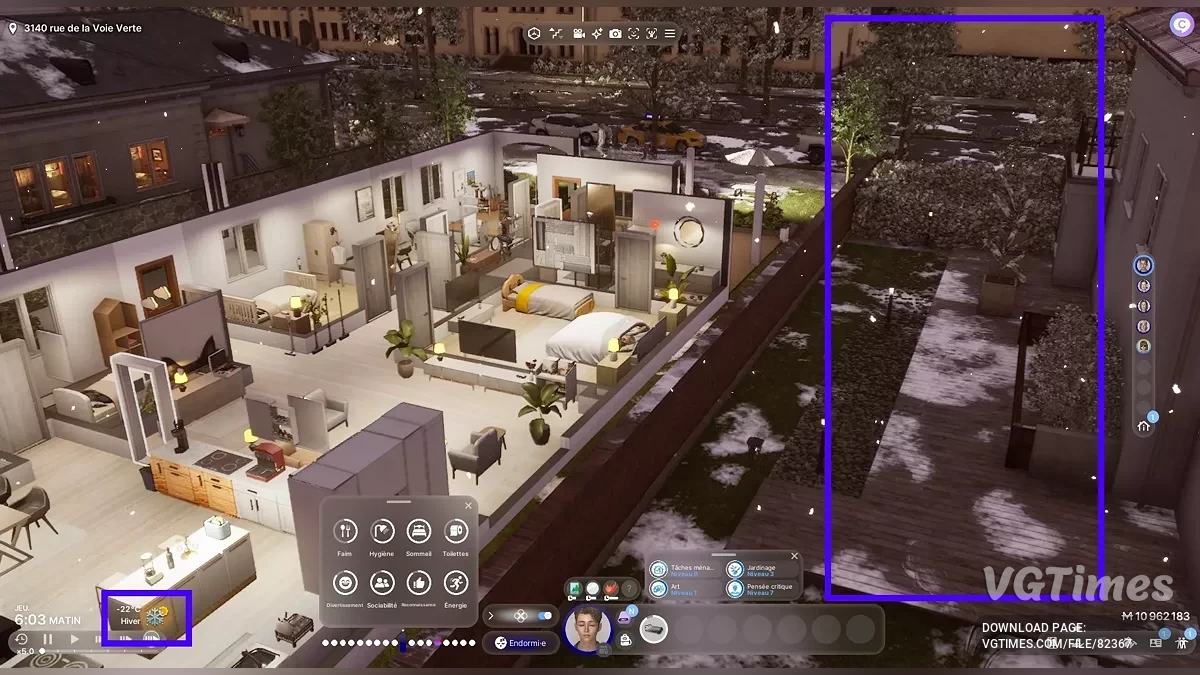Viewport: 1200px width, 675px height.
Task: Click the active character portrait
Action: click(587, 628)
